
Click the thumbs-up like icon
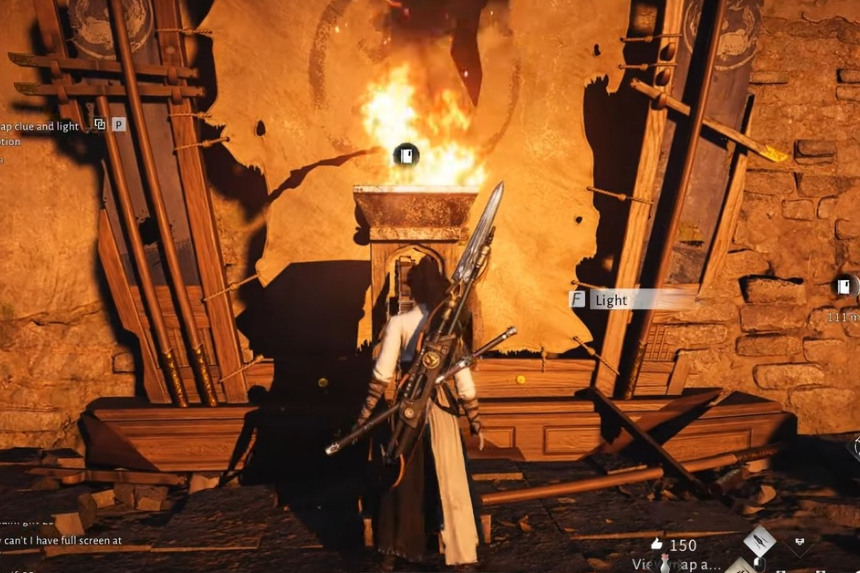coord(656,545)
